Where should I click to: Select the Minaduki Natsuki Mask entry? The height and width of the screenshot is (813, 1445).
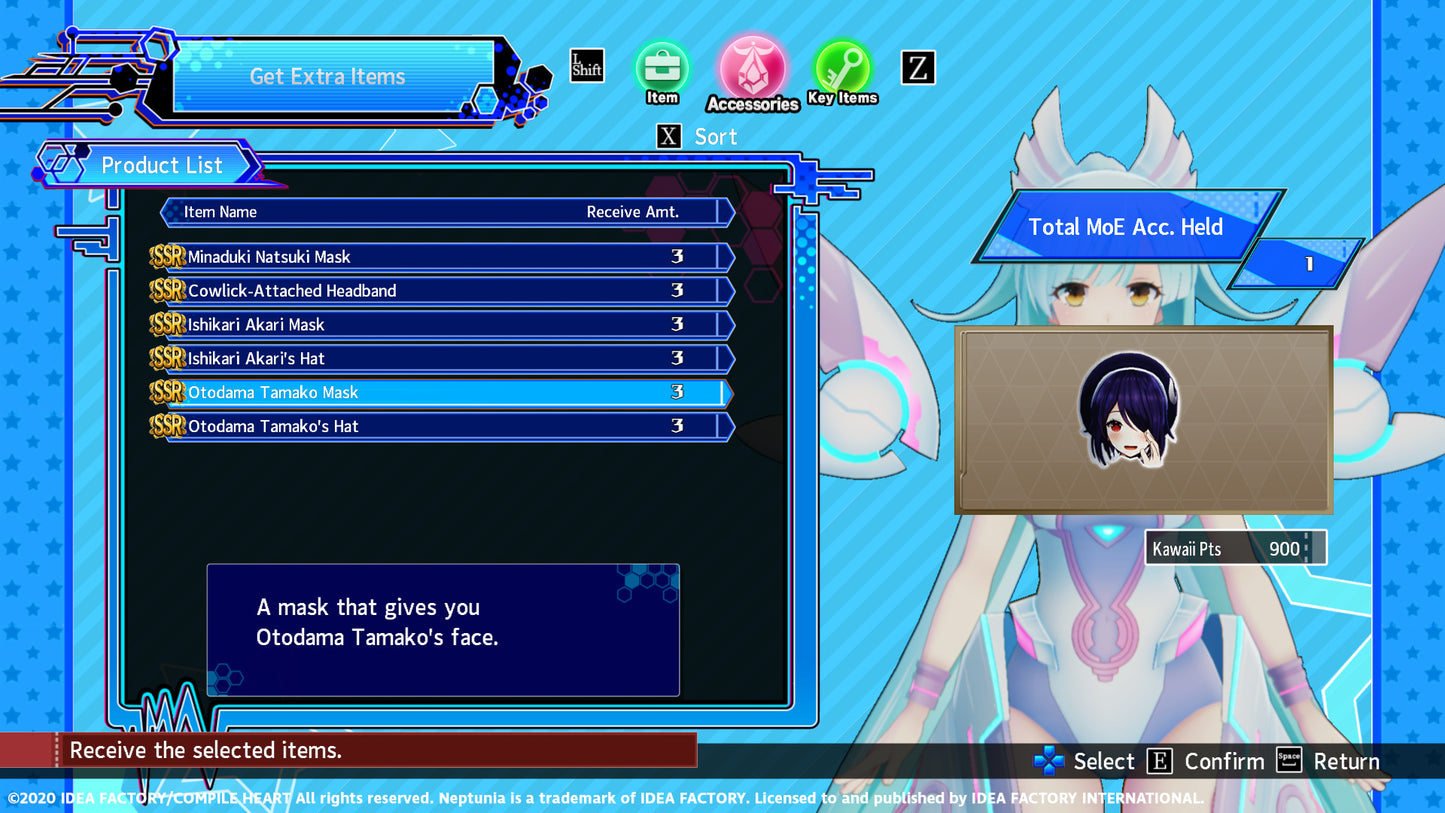tap(443, 257)
